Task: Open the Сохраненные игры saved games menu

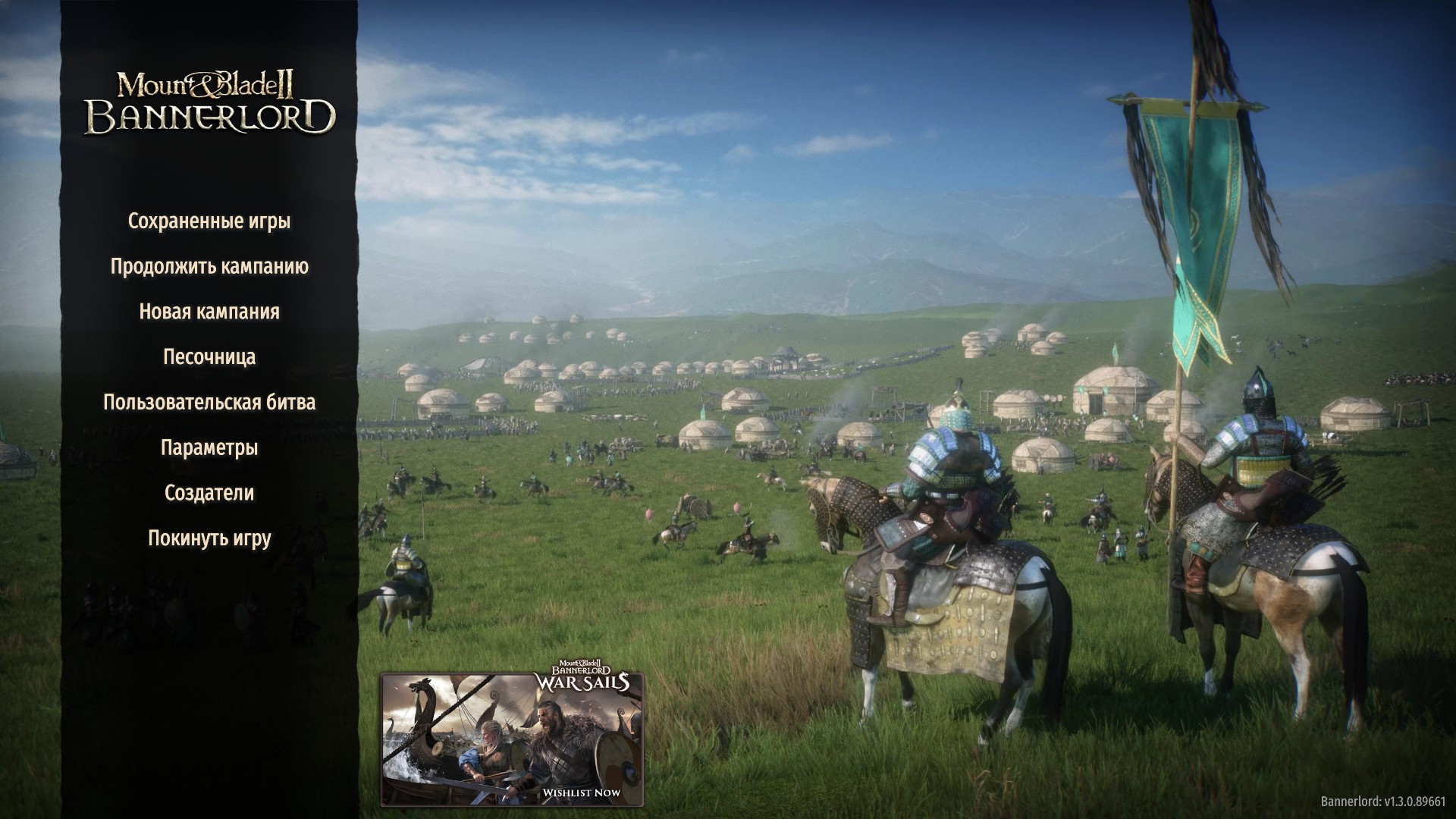Action: [x=209, y=221]
